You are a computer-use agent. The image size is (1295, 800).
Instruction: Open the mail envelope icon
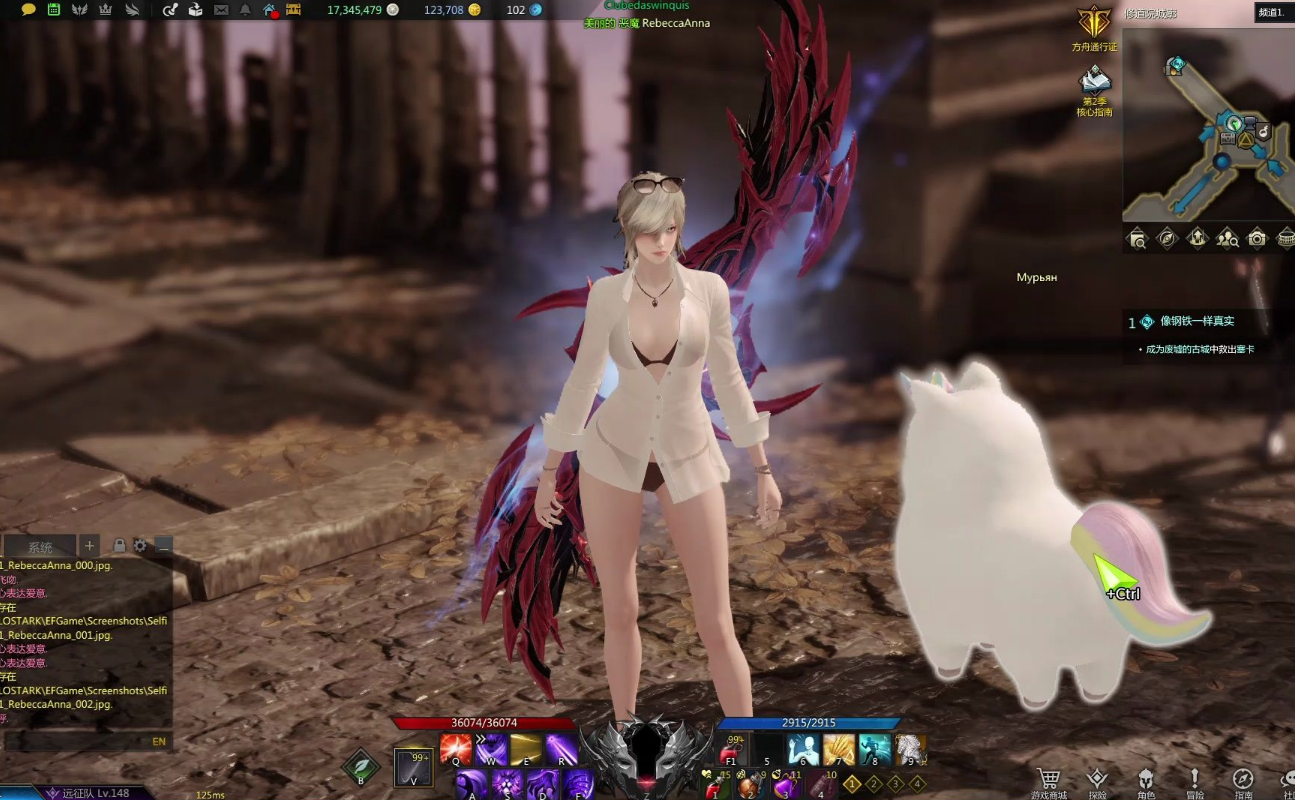[x=221, y=10]
